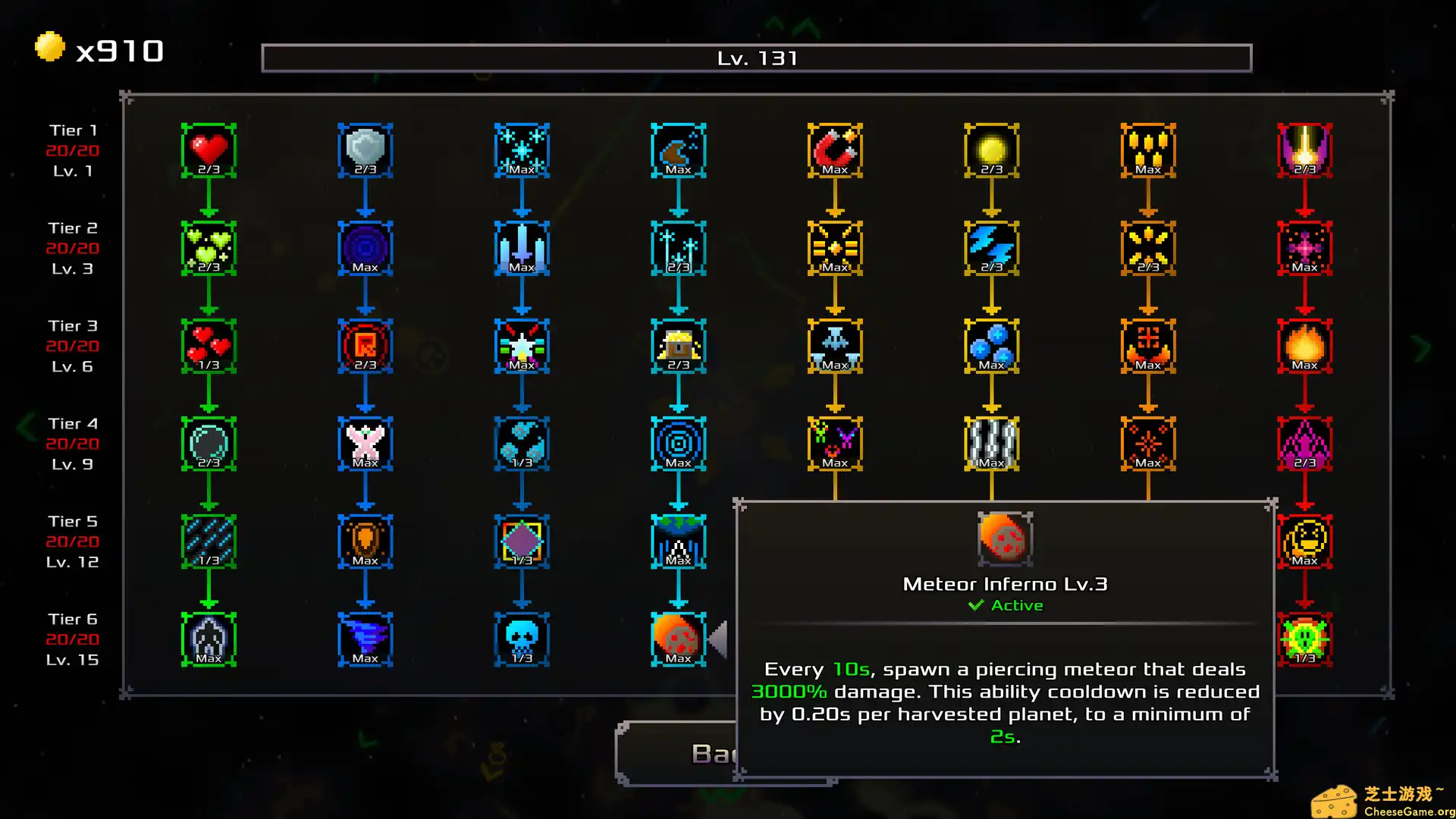This screenshot has width=1456, height=819.
Task: Select the red heart skill icon
Action: point(209,150)
